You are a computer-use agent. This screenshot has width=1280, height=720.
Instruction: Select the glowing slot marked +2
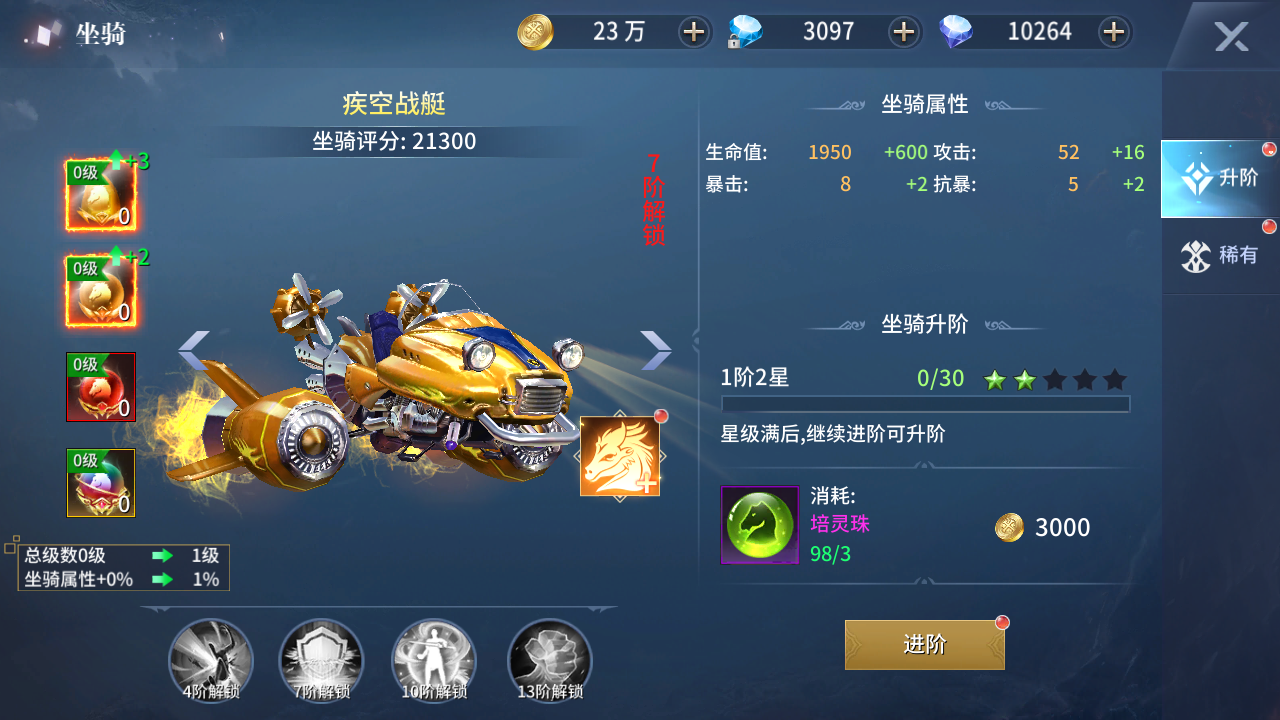coord(101,291)
